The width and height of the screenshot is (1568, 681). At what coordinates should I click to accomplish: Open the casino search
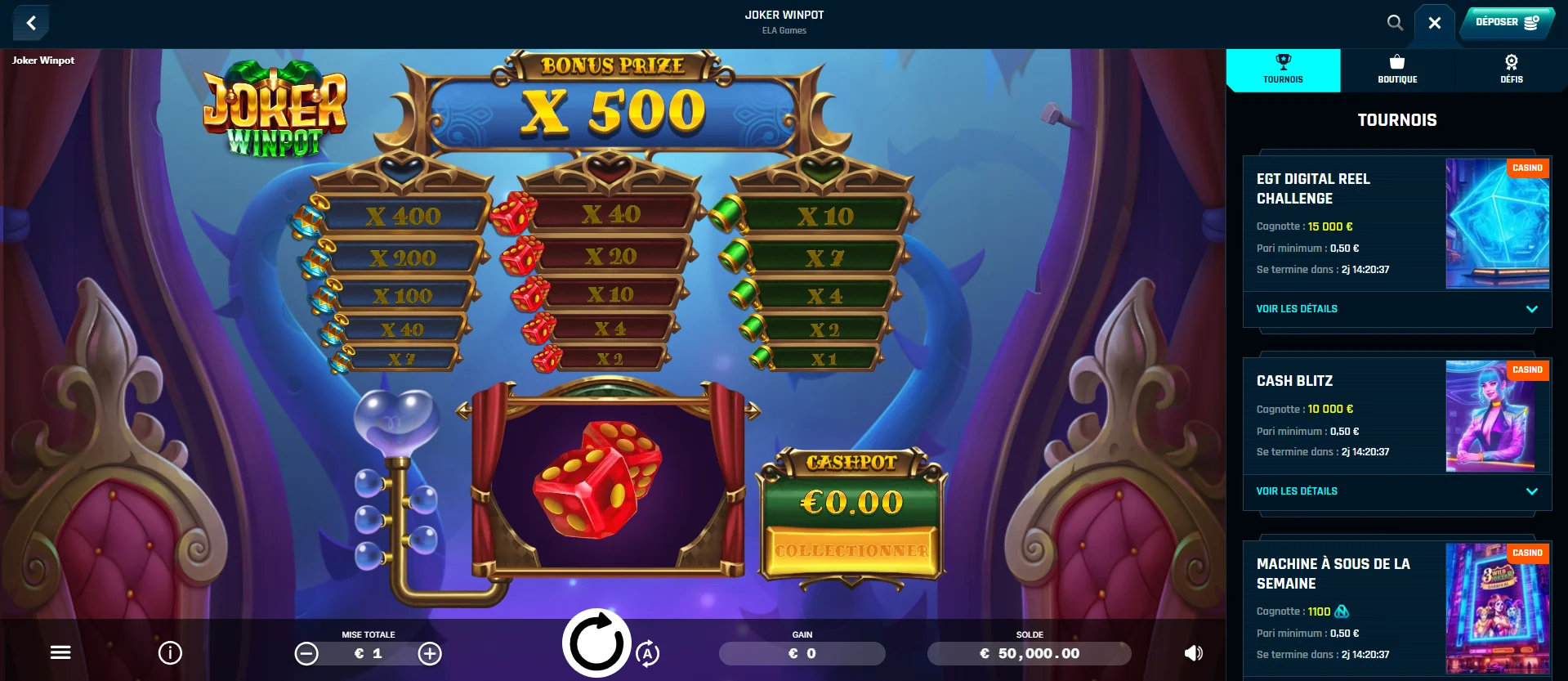[1394, 23]
